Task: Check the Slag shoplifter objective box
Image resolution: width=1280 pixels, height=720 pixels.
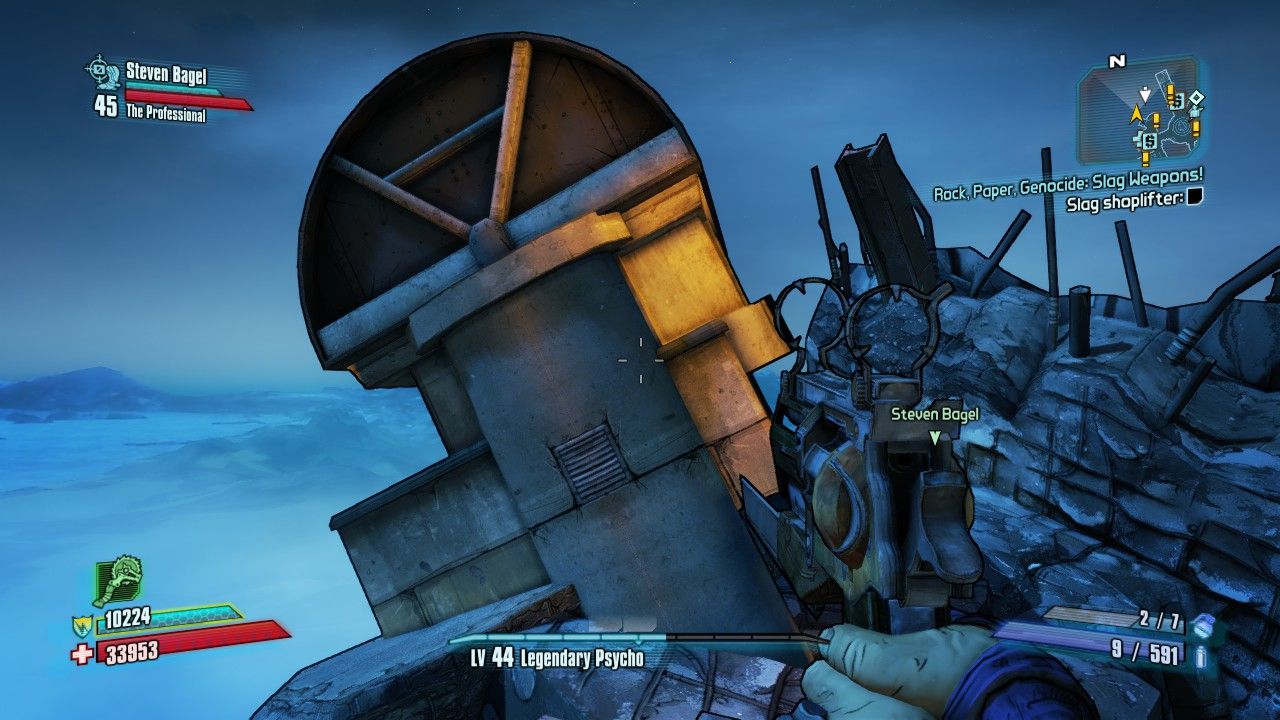Action: (x=1196, y=199)
